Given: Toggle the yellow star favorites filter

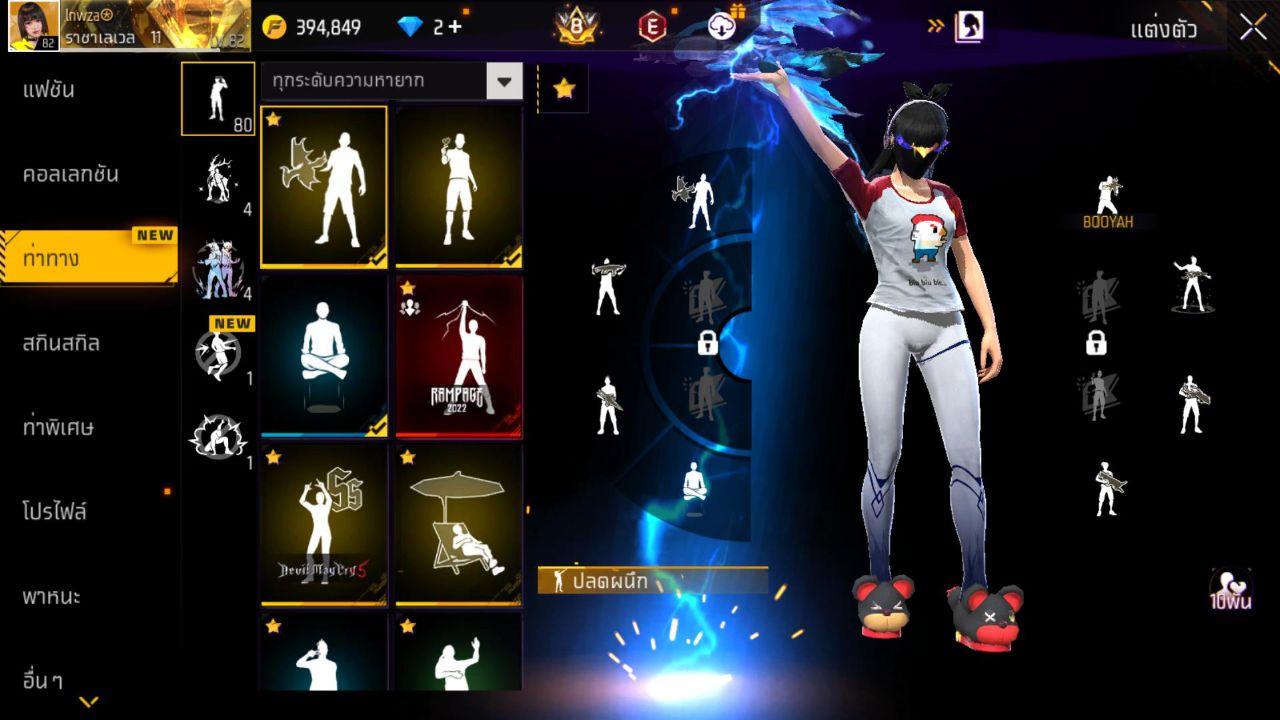Looking at the screenshot, I should (565, 88).
